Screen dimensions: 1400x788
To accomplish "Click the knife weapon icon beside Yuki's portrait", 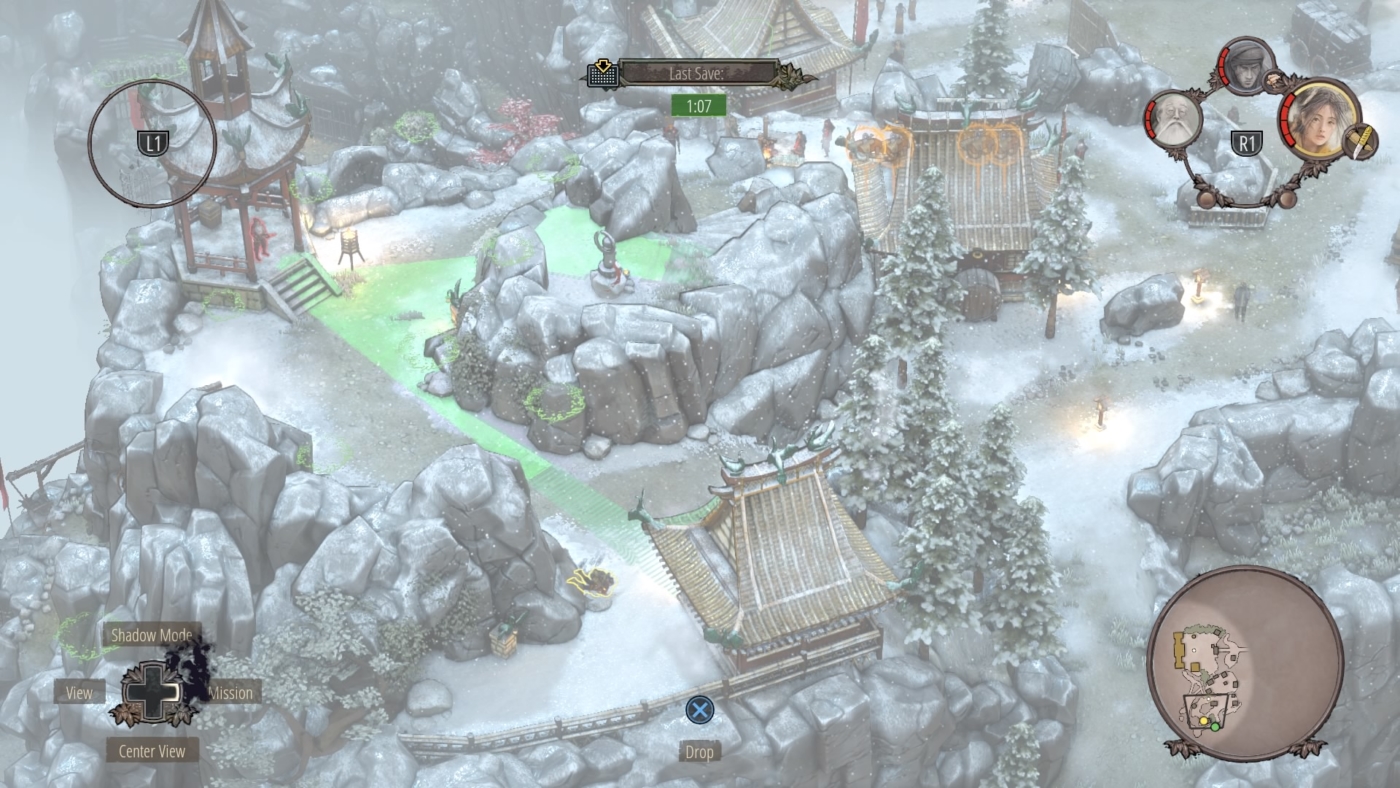I will pyautogui.click(x=1360, y=141).
